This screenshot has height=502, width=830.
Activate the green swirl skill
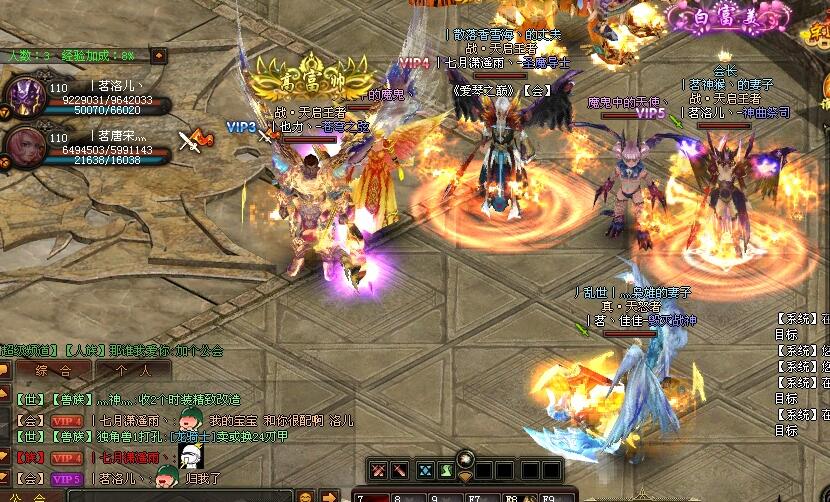[x=447, y=471]
